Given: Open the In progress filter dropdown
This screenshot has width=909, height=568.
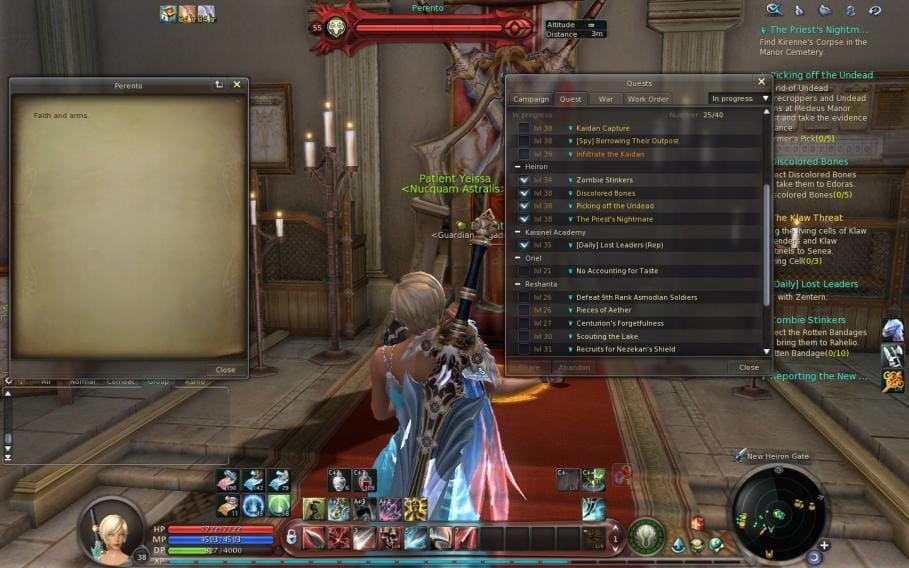Looking at the screenshot, I should (x=739, y=98).
